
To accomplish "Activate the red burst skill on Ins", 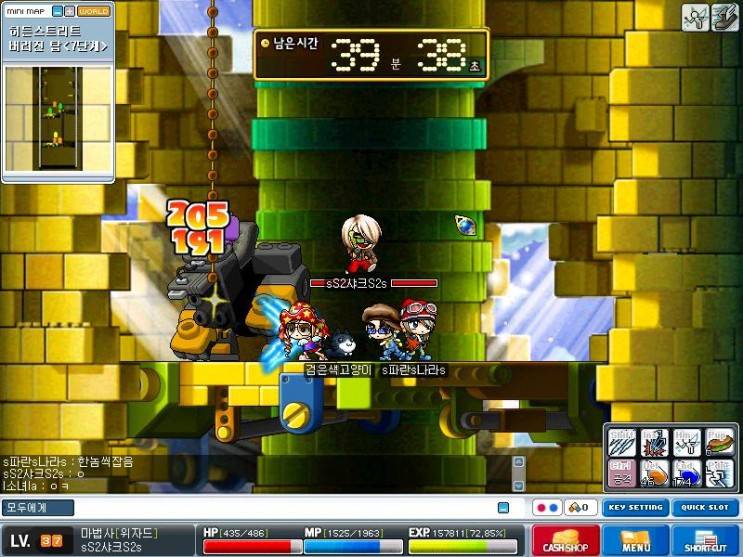I will pyautogui.click(x=655, y=442).
